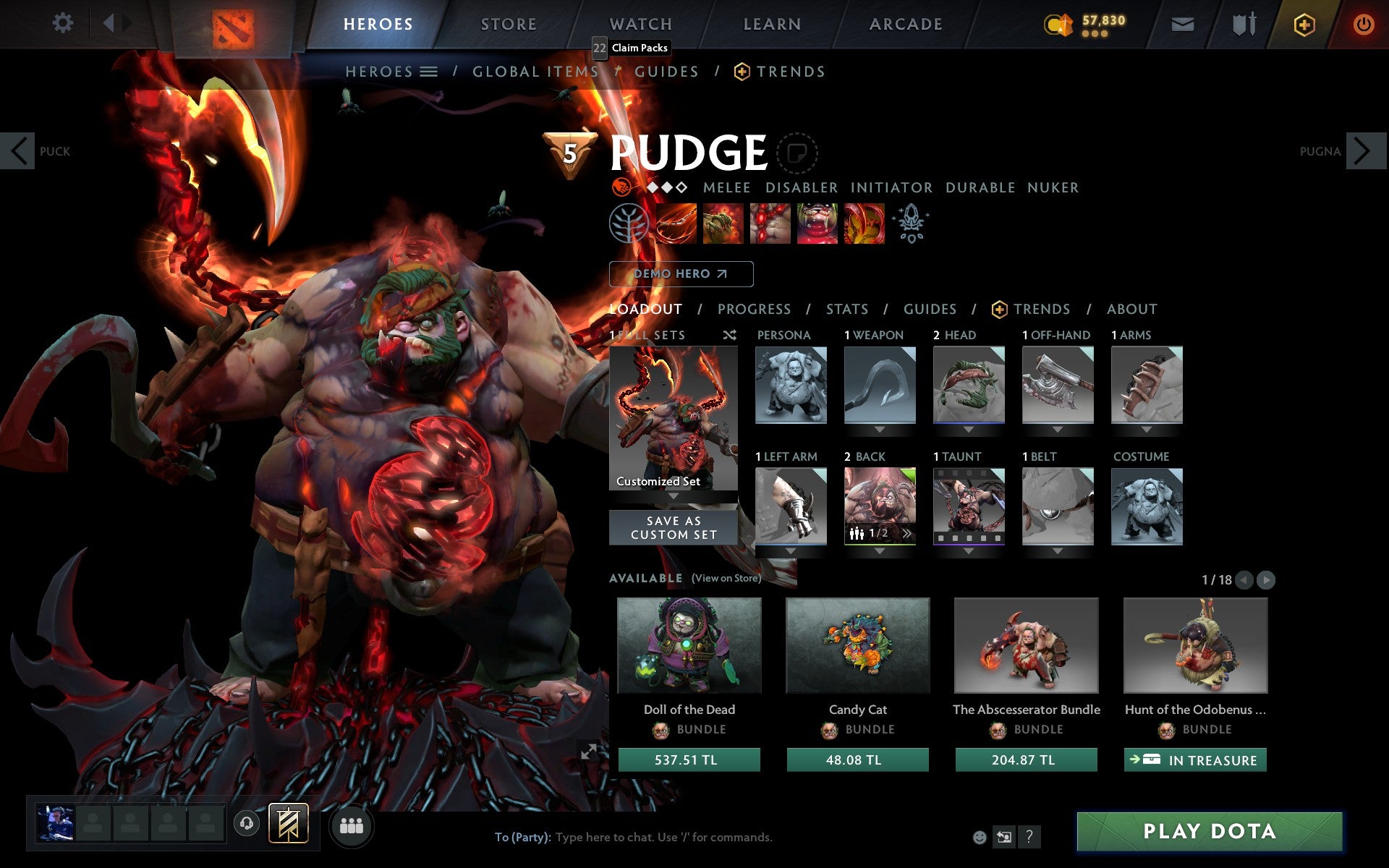The width and height of the screenshot is (1389, 868).
Task: Toggle the Herald rank banner near party slots
Action: click(289, 823)
